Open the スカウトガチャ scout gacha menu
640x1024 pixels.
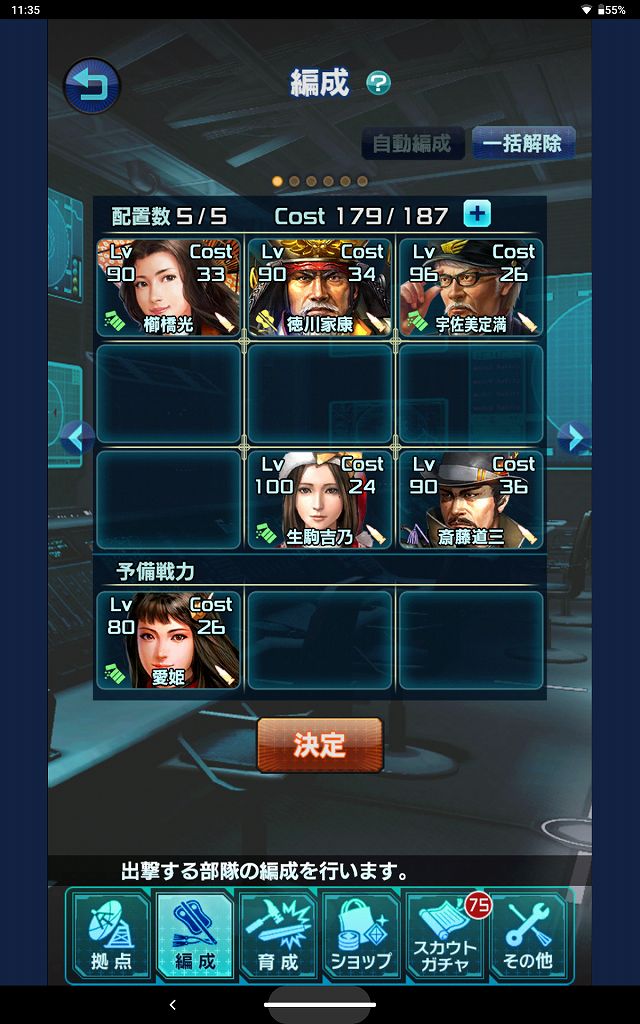(x=445, y=935)
